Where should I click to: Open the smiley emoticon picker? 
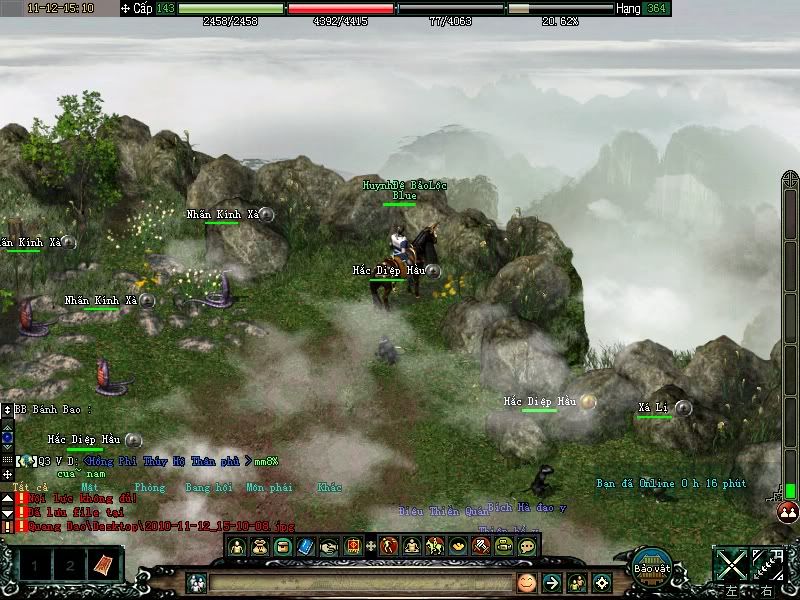point(526,582)
